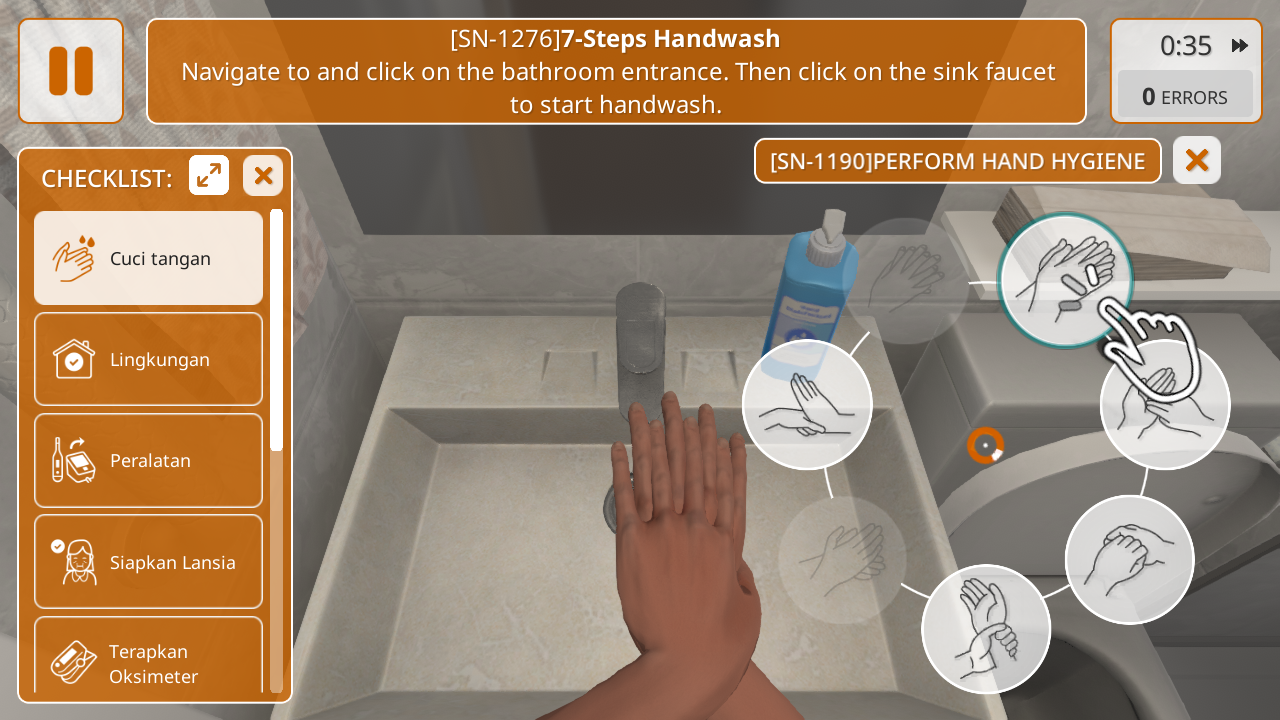Close the Perform Hand Hygiene wheel
Screen dimensions: 1280x720
(x=1197, y=160)
